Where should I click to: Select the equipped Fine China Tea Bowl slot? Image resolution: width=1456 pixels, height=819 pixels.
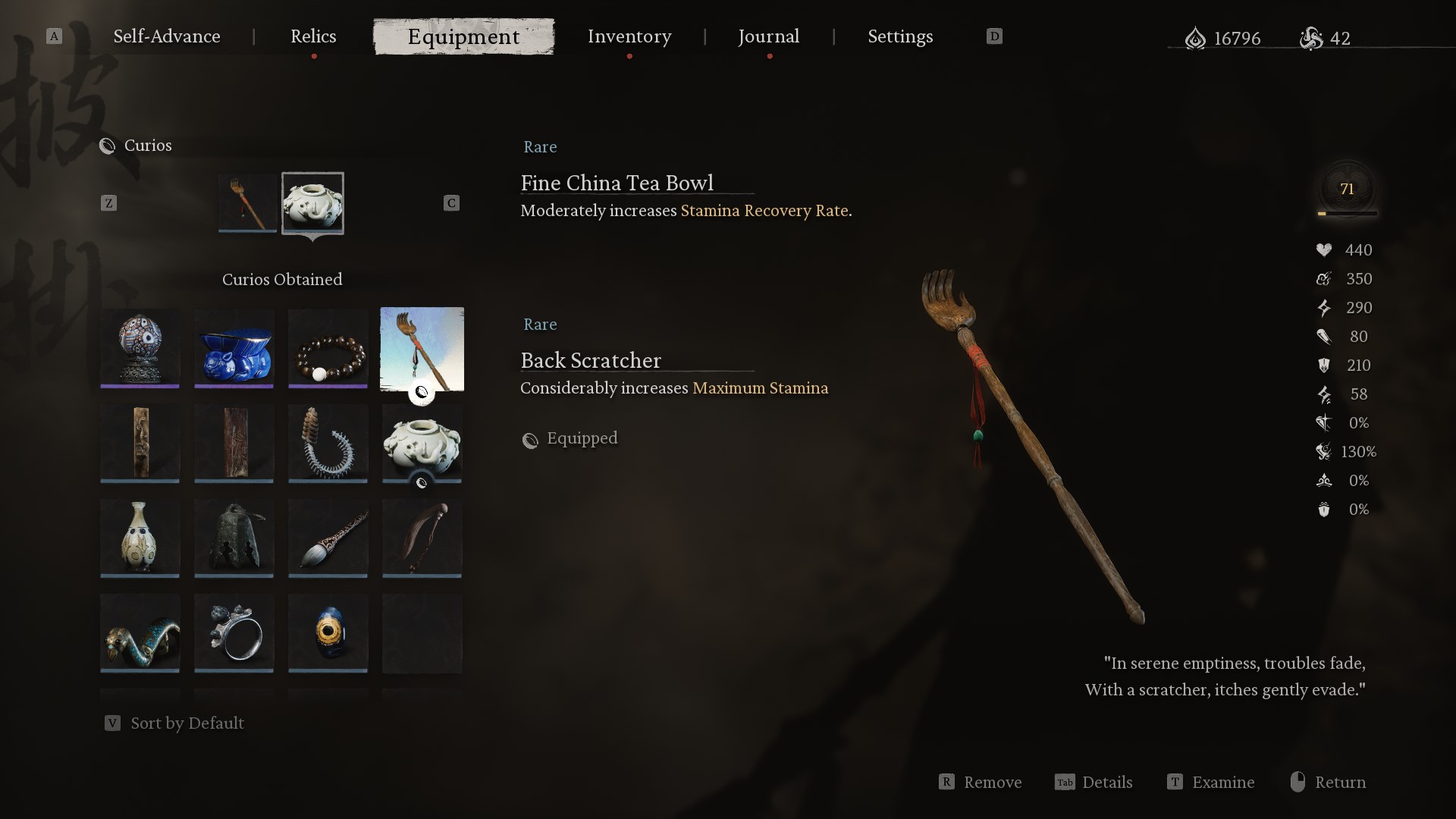point(312,202)
